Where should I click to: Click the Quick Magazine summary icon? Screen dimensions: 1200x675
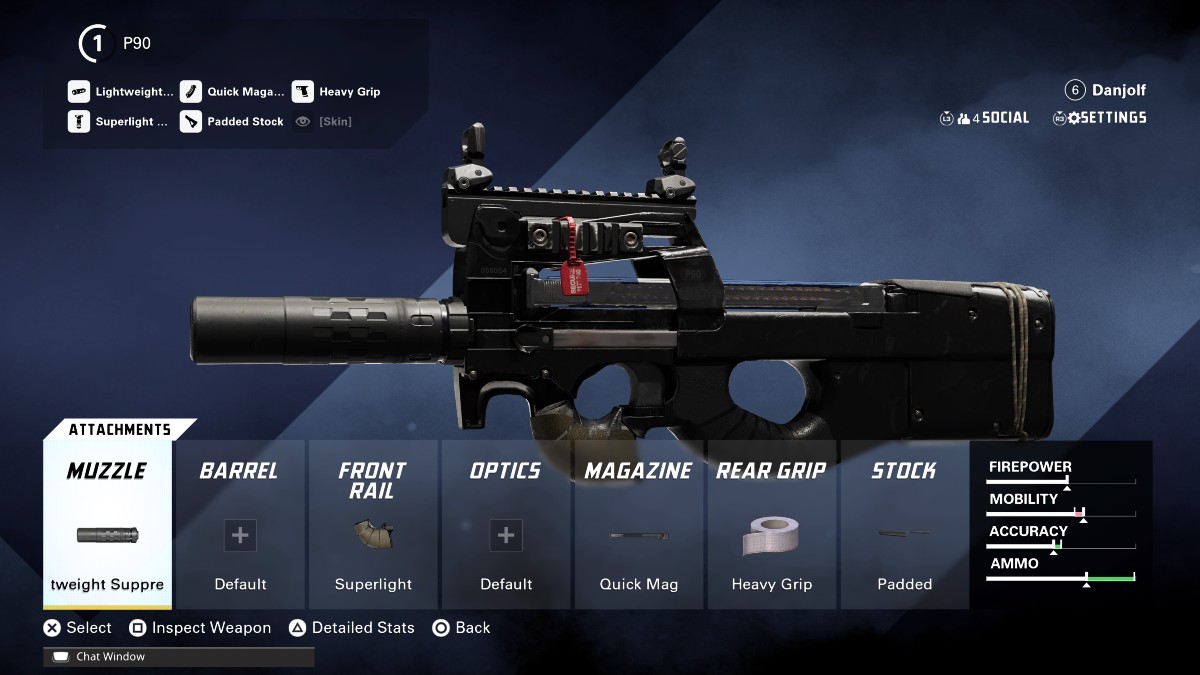191,92
